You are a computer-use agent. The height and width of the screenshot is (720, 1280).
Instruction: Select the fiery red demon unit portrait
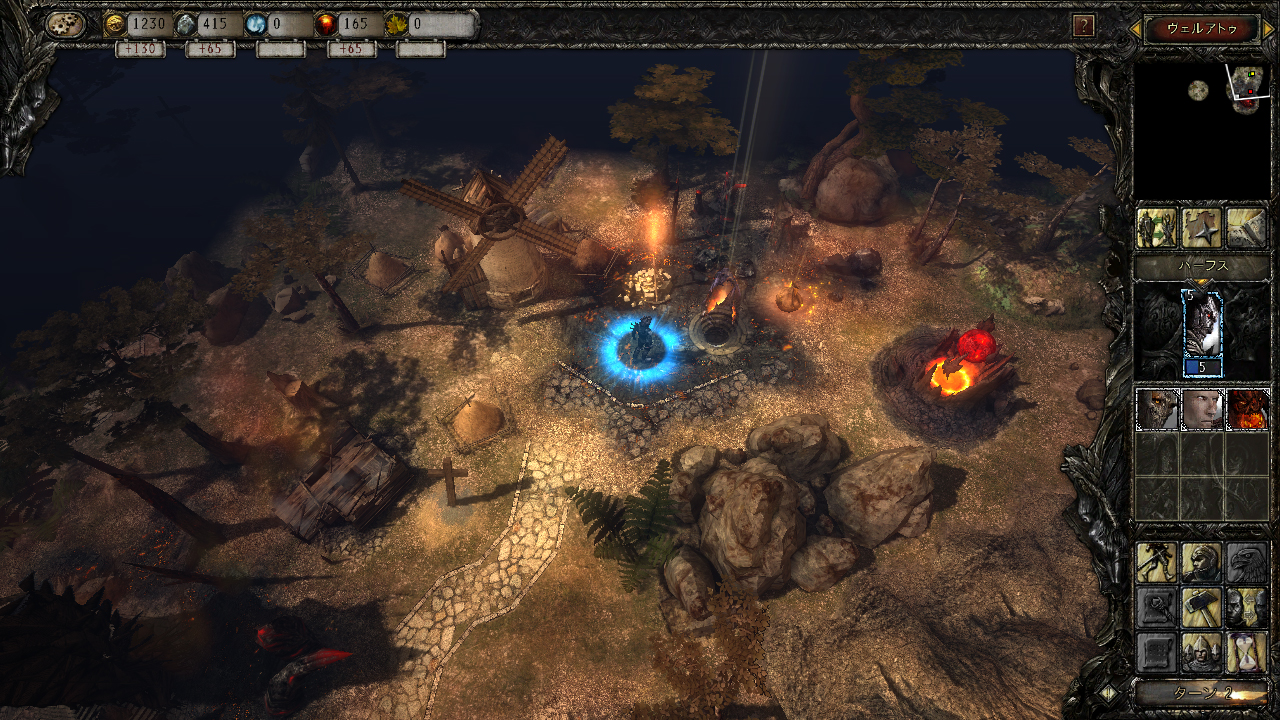[1247, 410]
